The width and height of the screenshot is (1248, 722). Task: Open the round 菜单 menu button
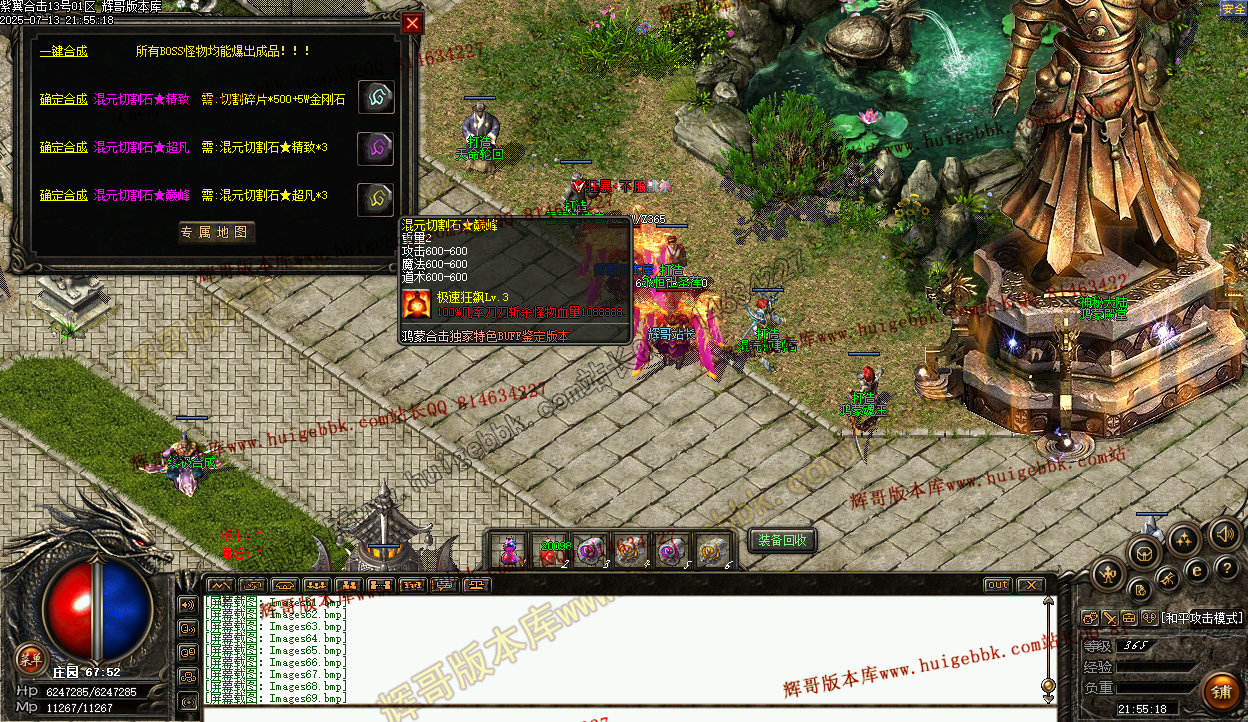31,657
